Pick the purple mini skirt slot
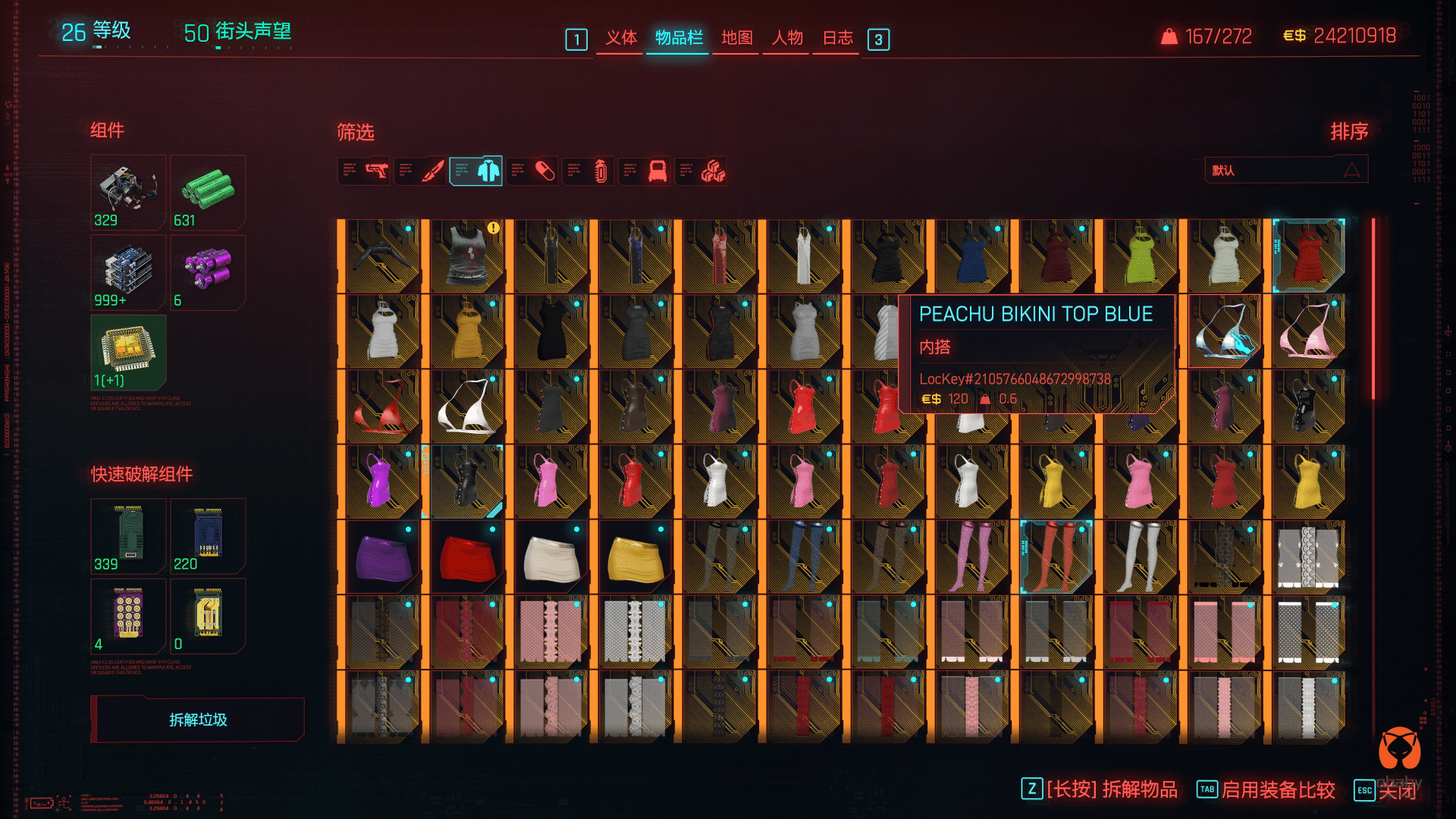1456x819 pixels. 382,557
